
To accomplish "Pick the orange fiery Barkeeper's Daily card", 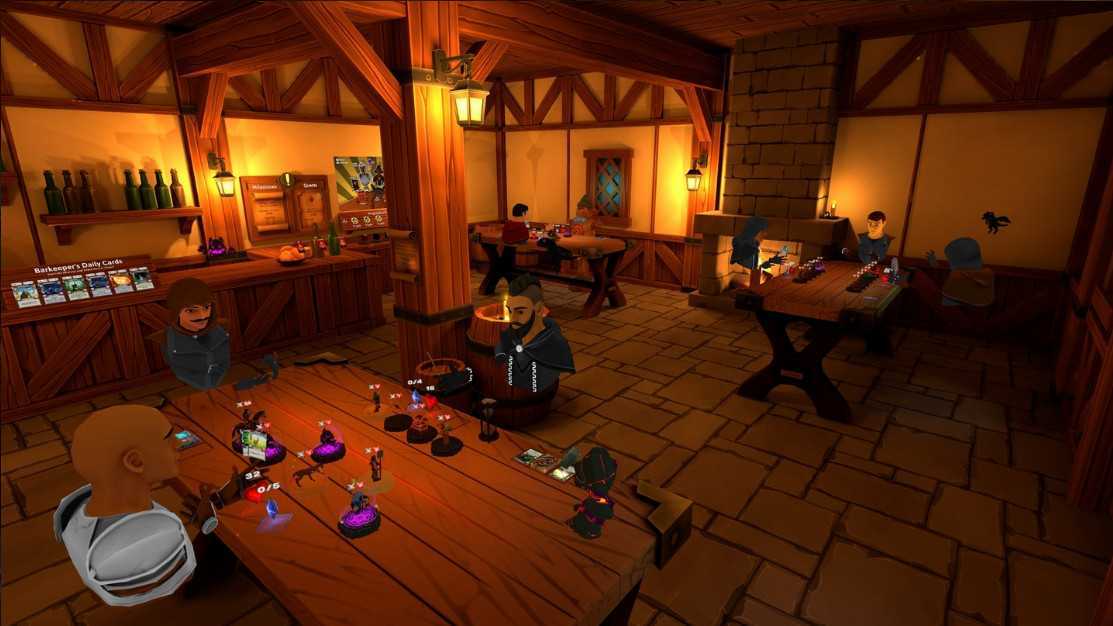I will tap(120, 283).
